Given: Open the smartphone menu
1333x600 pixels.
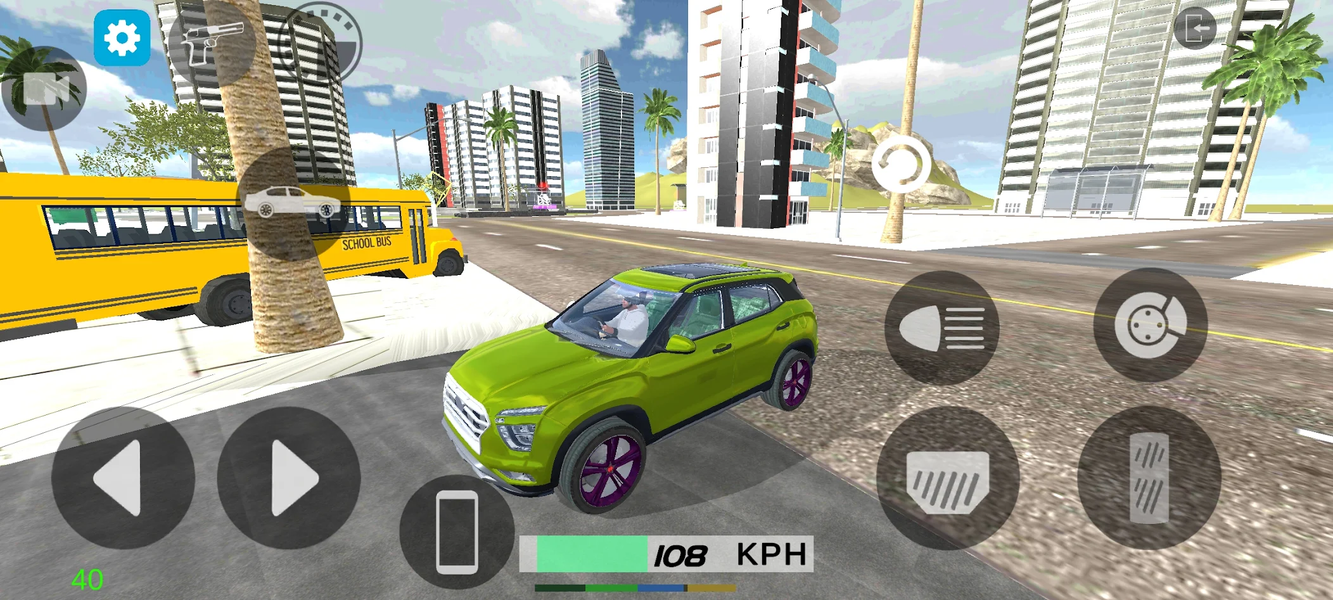Looking at the screenshot, I should [x=457, y=532].
